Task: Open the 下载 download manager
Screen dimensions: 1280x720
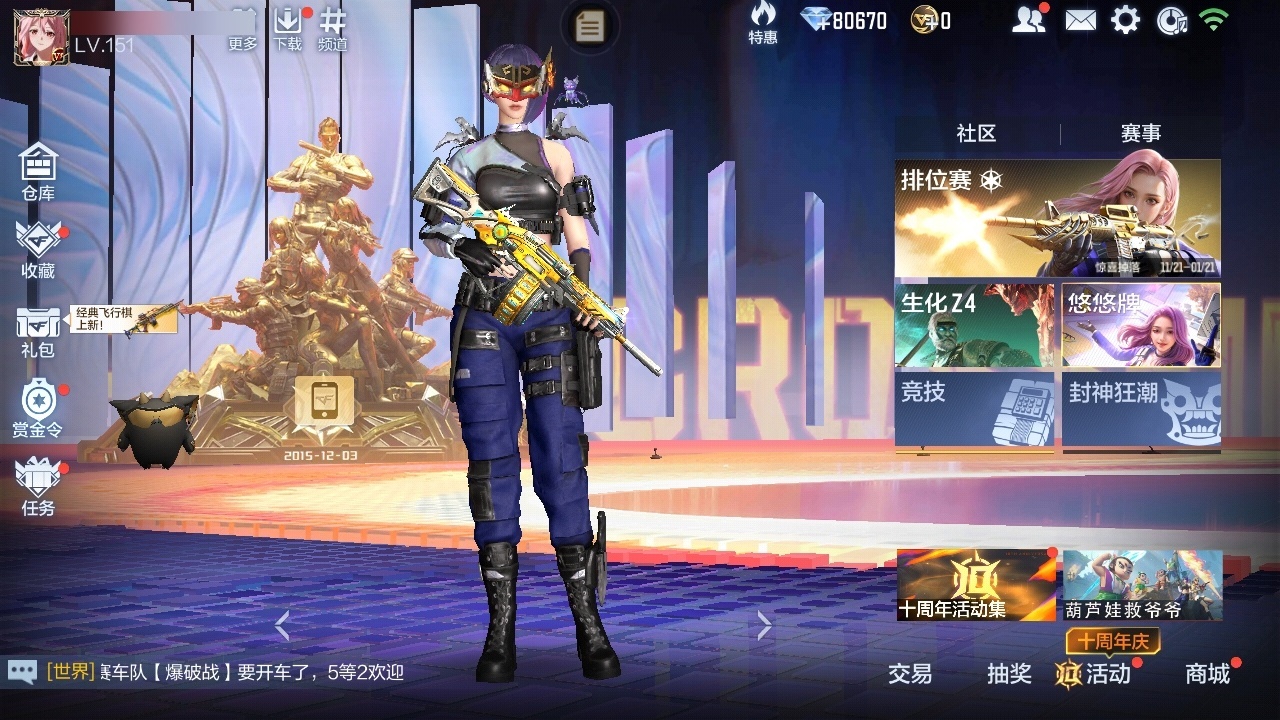Action: click(x=288, y=28)
